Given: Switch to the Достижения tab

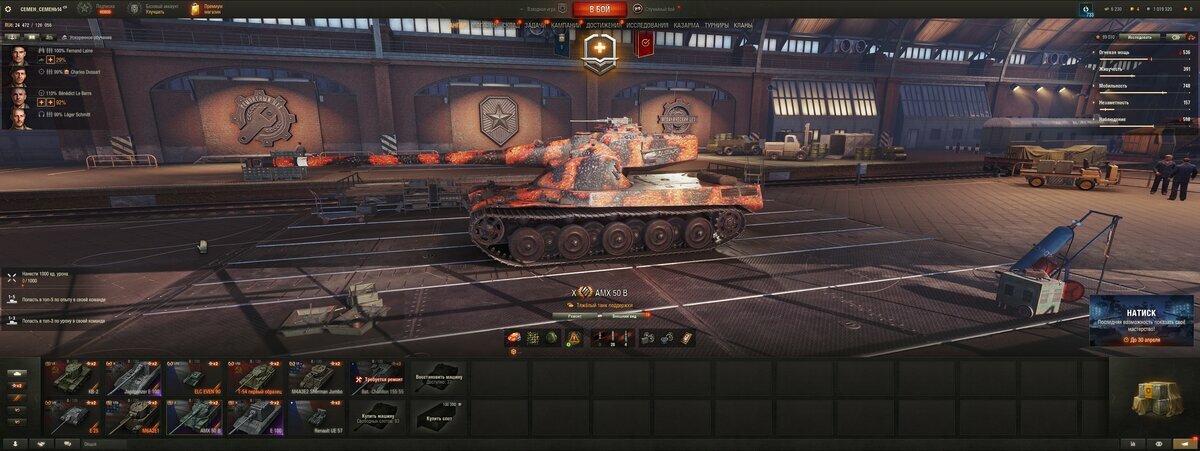Looking at the screenshot, I should click(603, 25).
